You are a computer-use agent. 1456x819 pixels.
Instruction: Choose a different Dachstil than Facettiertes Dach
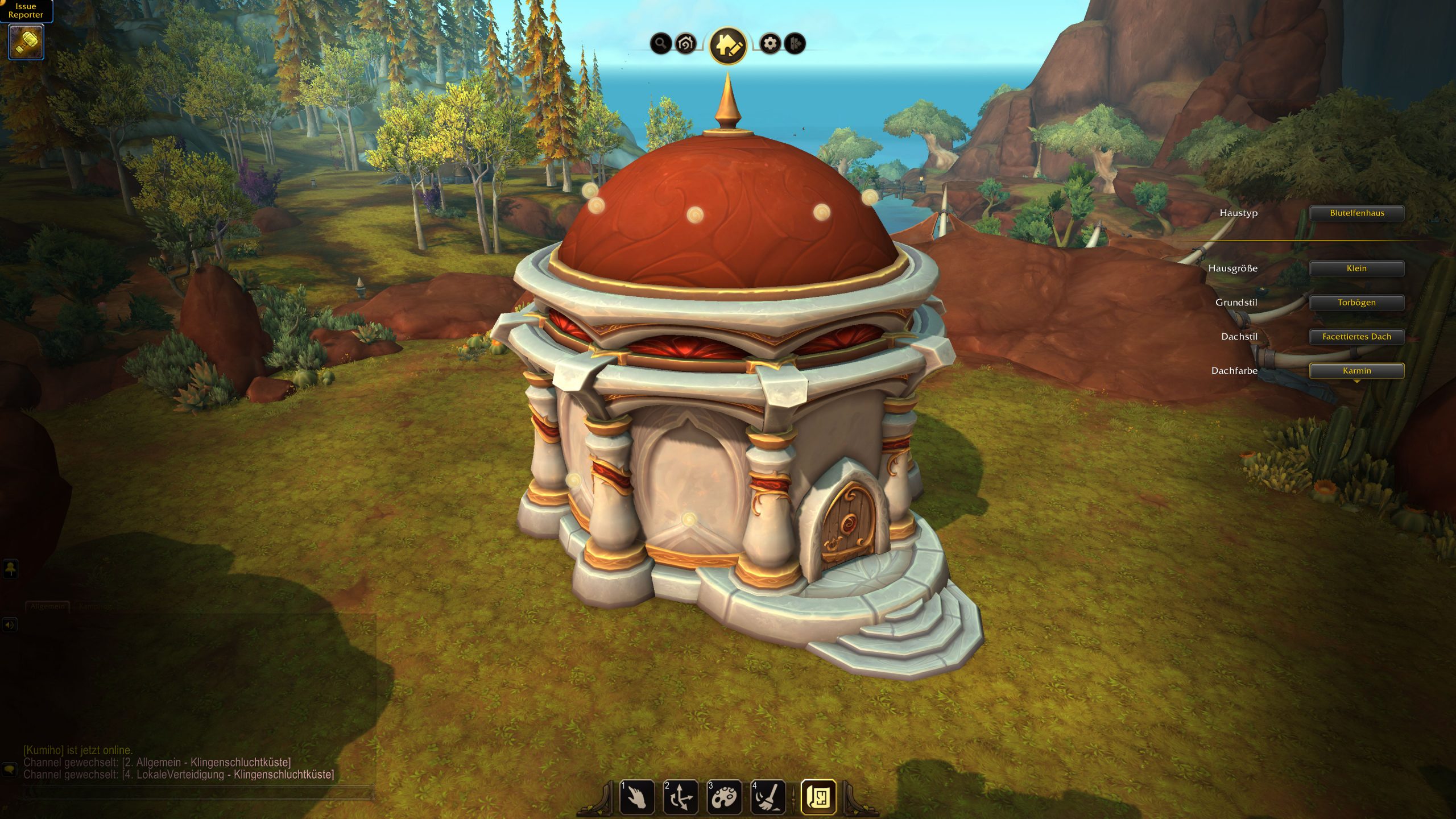[1356, 337]
